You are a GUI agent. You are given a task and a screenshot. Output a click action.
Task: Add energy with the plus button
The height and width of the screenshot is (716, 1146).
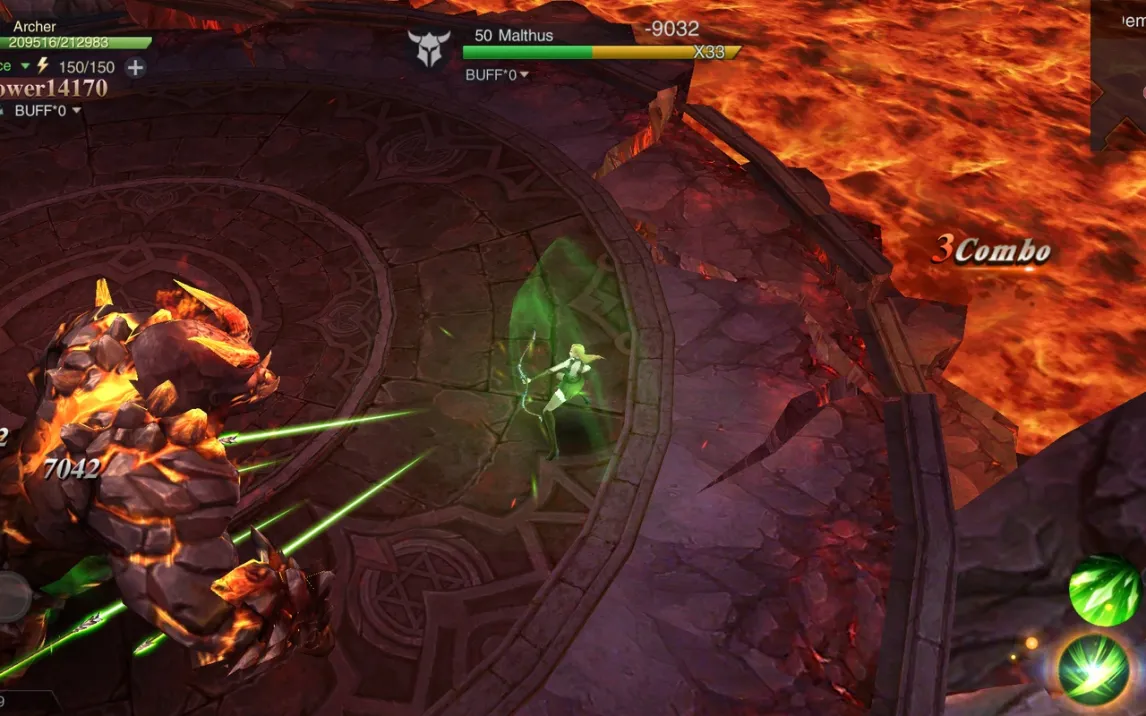[x=135, y=68]
